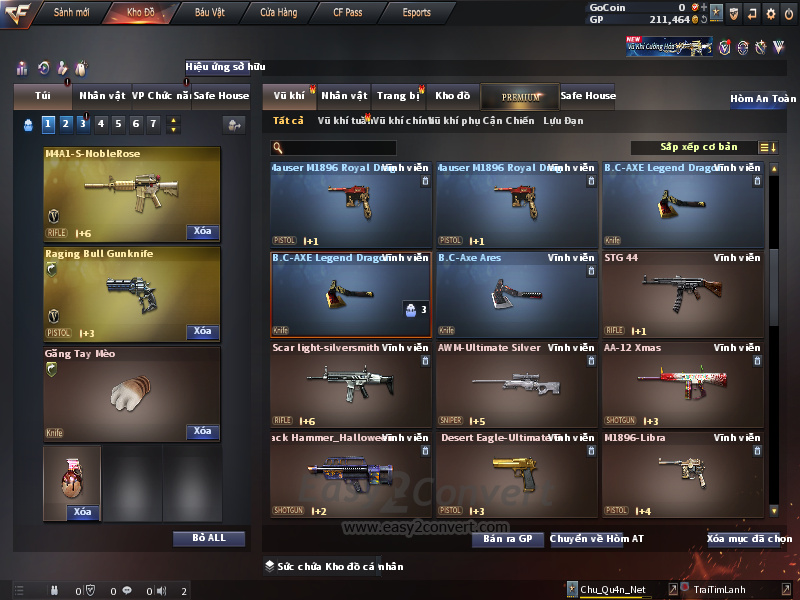The height and width of the screenshot is (600, 800).
Task: Filter by Lựu Đạn grenades
Action: click(563, 121)
